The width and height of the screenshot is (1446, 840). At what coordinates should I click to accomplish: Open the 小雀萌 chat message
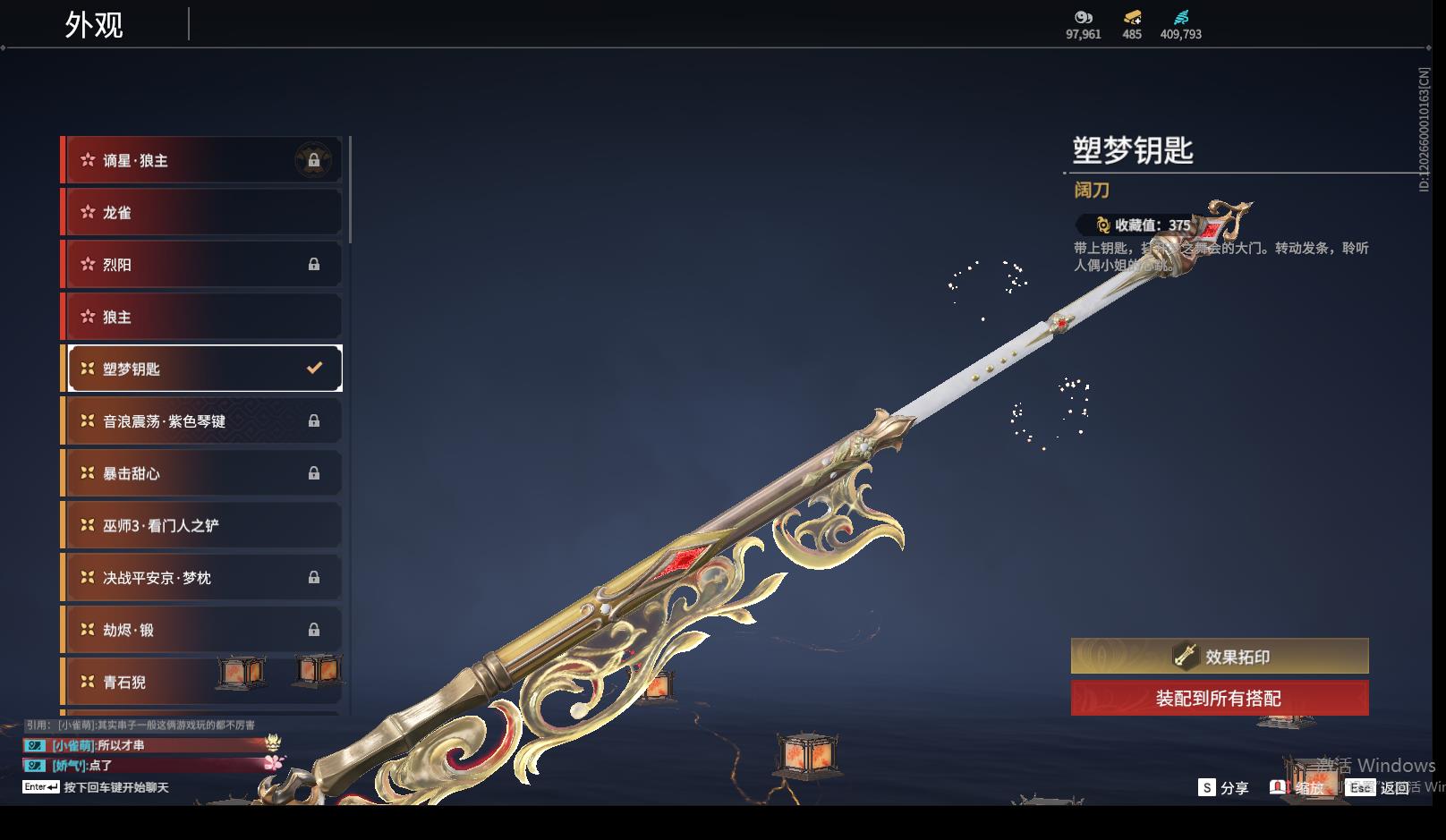pos(98,745)
